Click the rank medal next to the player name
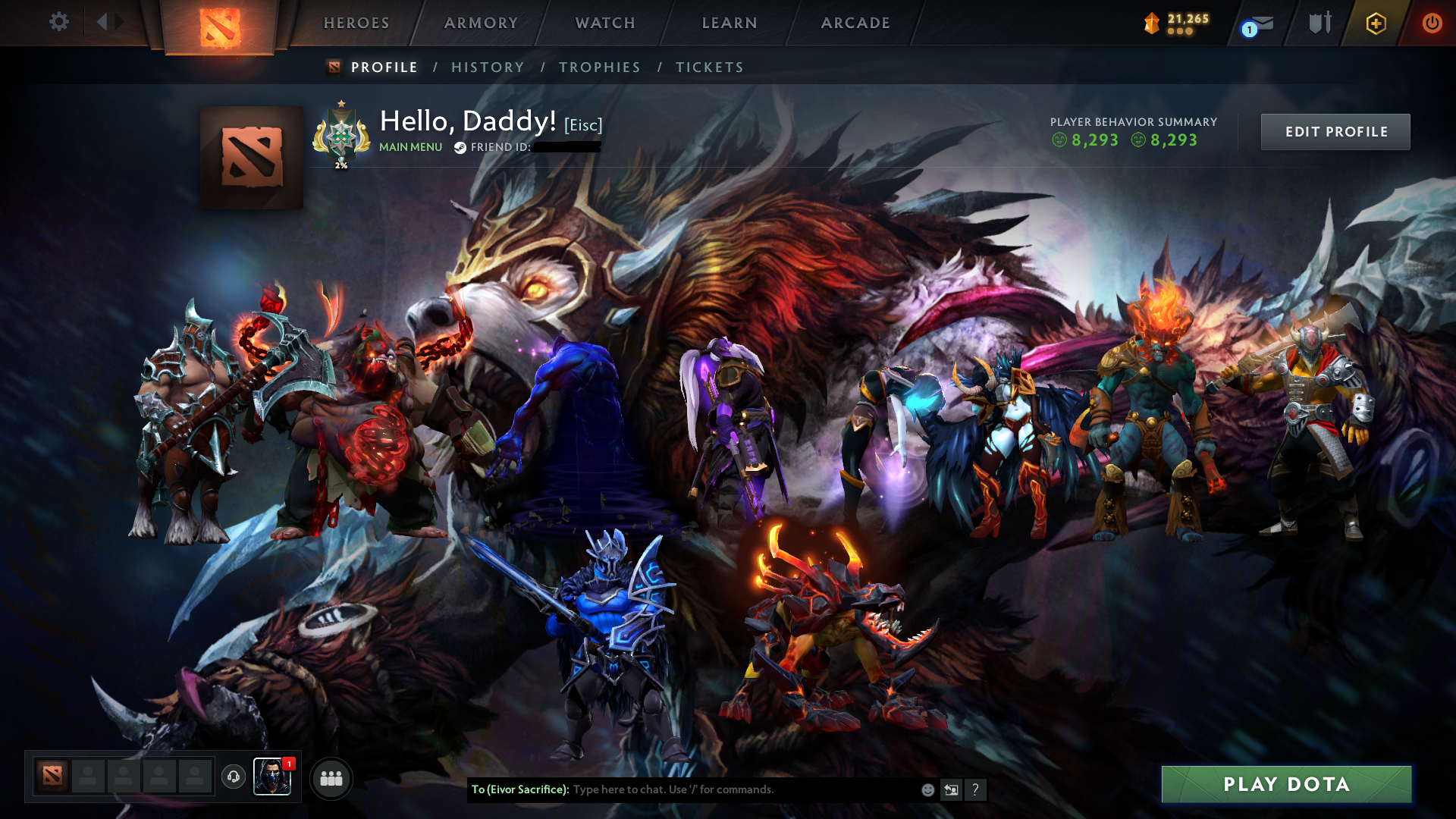 (340, 135)
